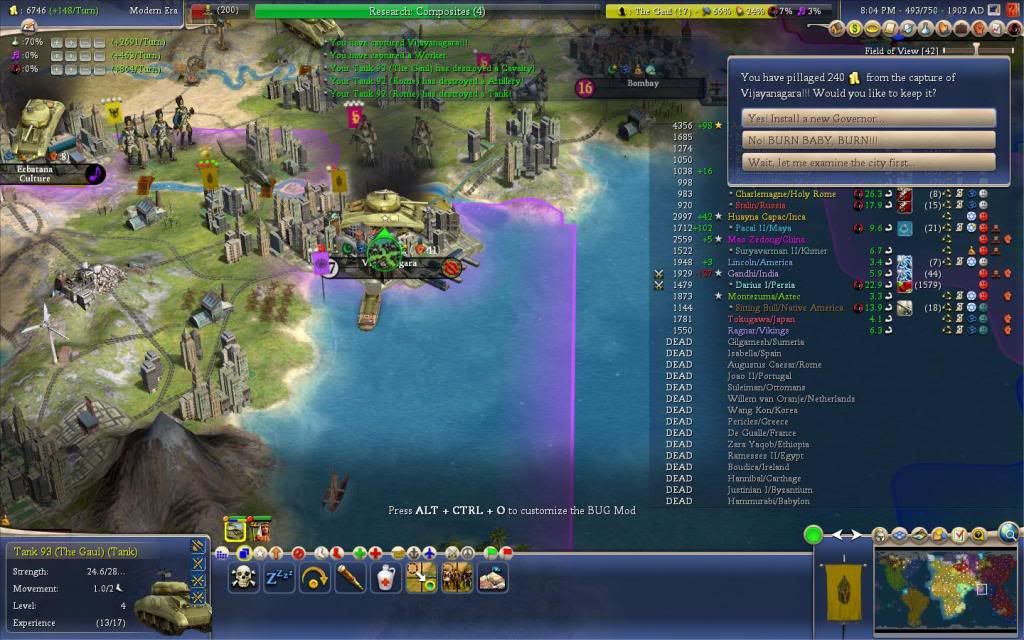The image size is (1024, 640).
Task: Click the green end-turn button
Action: (814, 535)
